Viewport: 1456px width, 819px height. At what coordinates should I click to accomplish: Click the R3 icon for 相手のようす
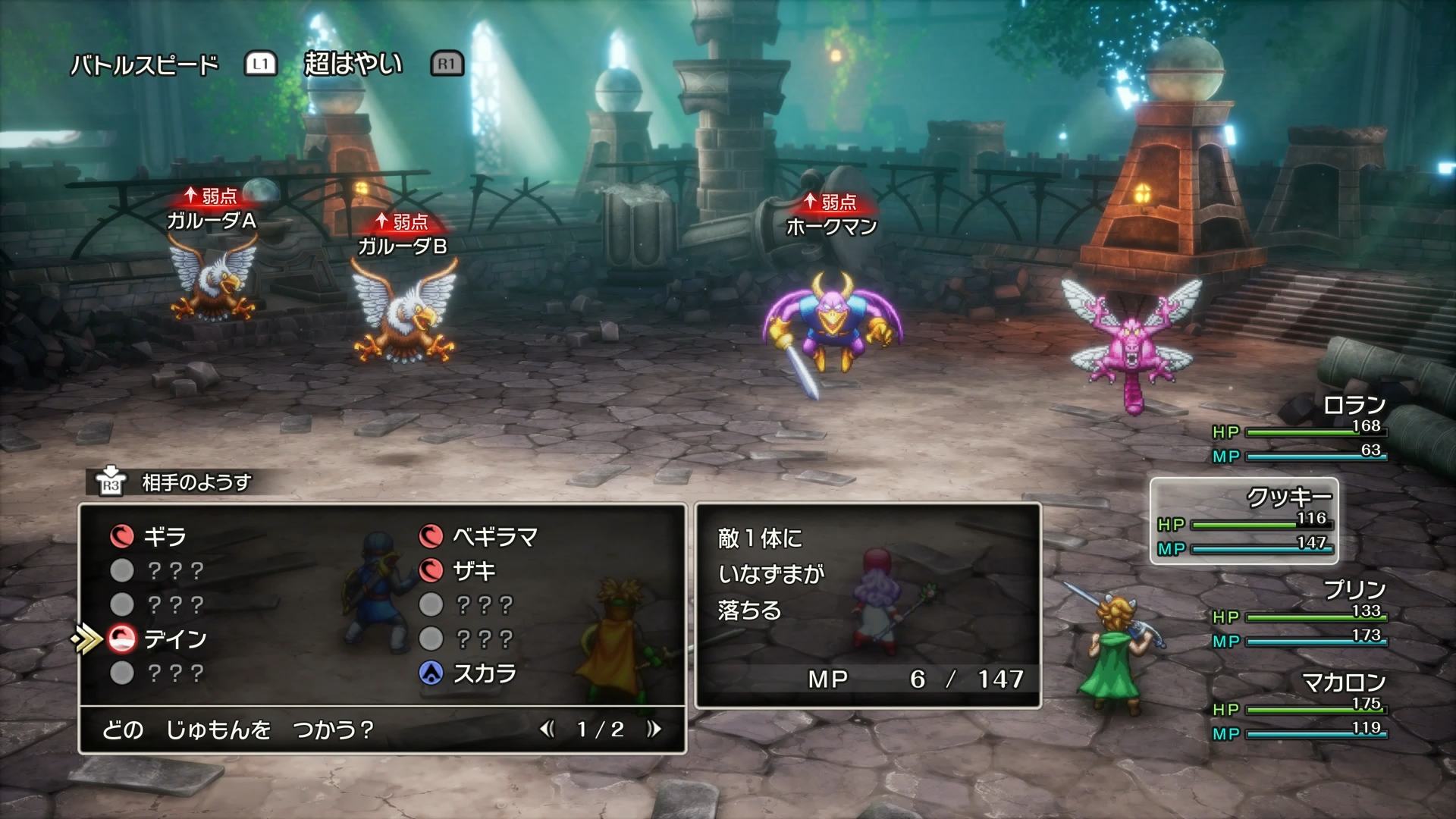click(x=112, y=480)
